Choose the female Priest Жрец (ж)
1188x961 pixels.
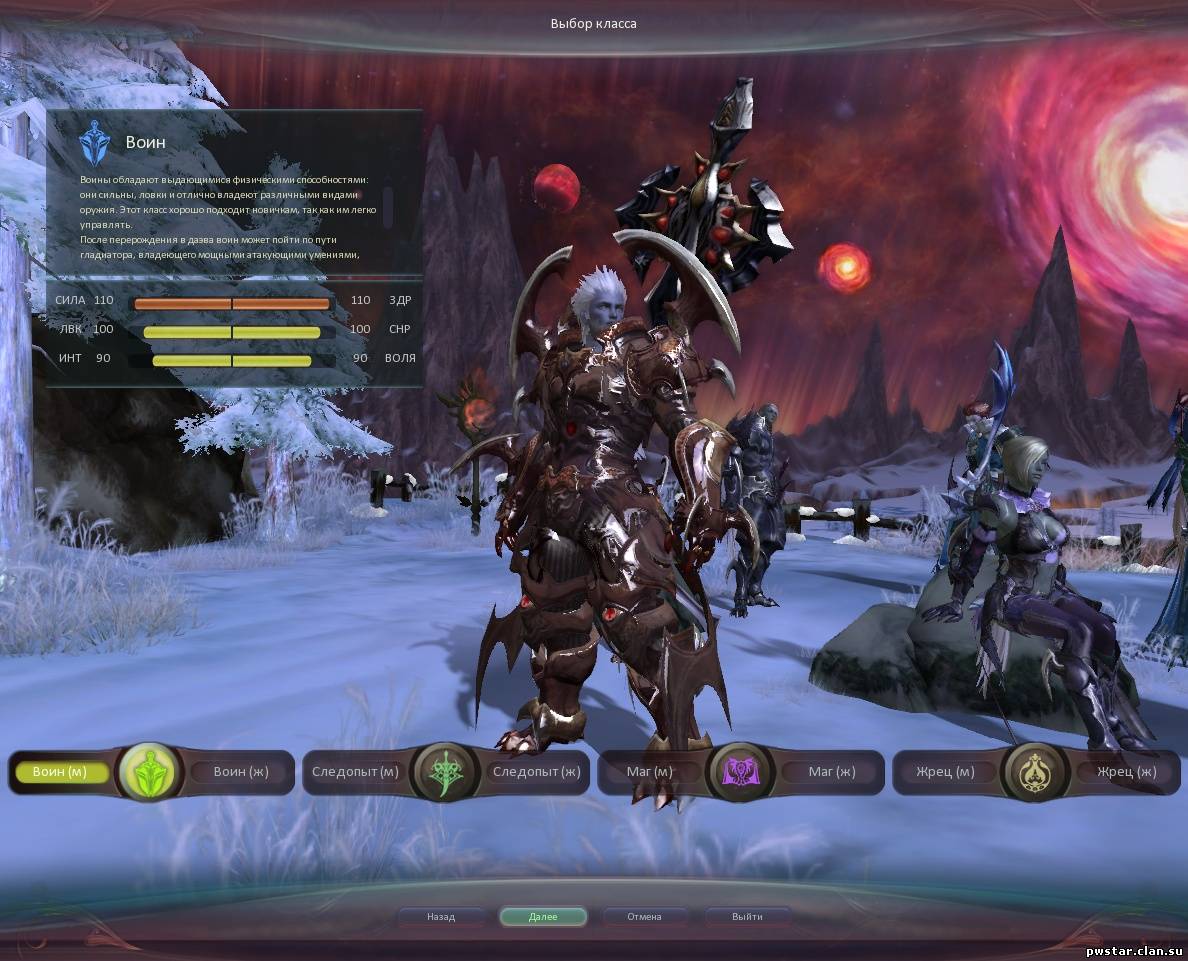click(x=1126, y=772)
